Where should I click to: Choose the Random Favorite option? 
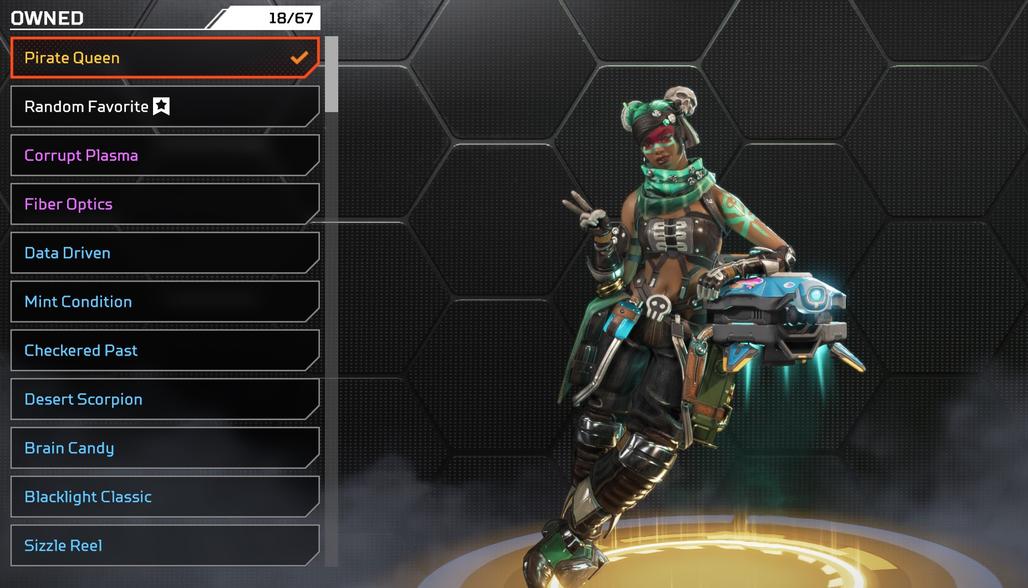click(165, 107)
